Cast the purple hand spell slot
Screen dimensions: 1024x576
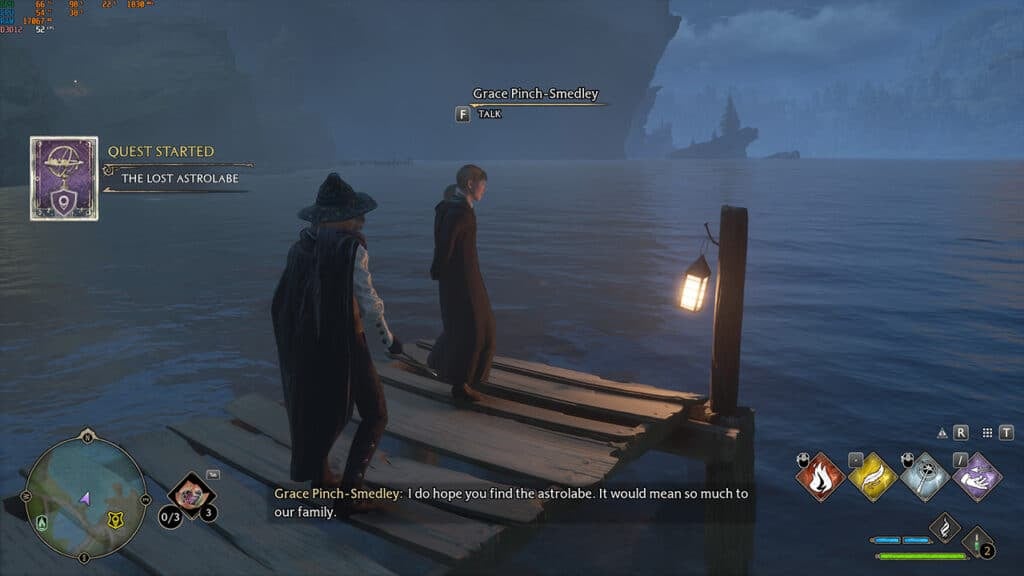pos(976,477)
